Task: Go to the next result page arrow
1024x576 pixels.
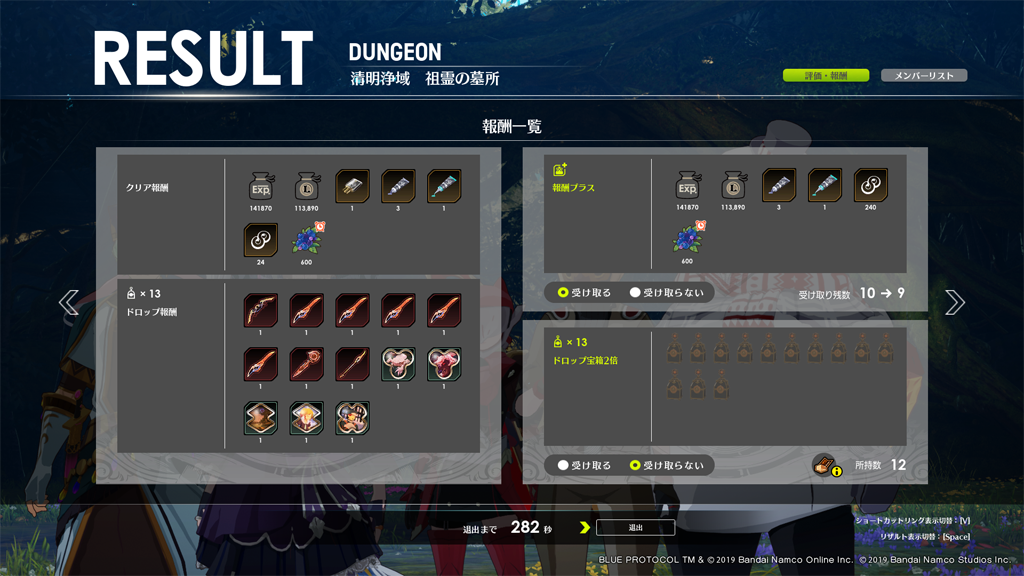Action: (954, 302)
